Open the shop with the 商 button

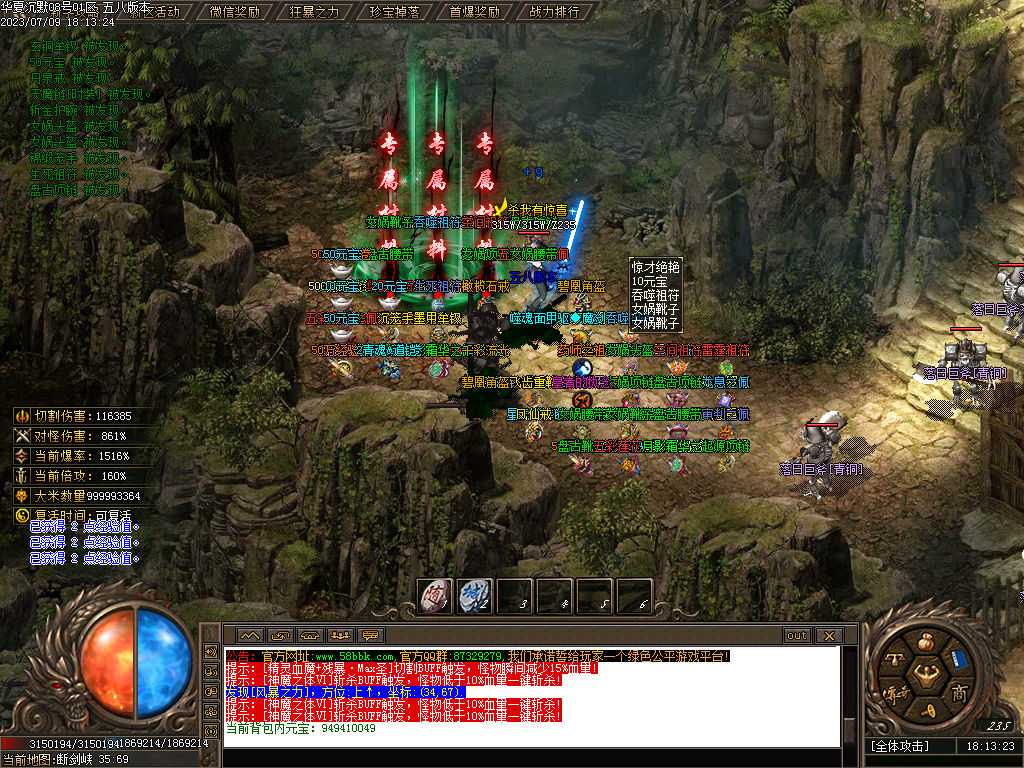958,693
